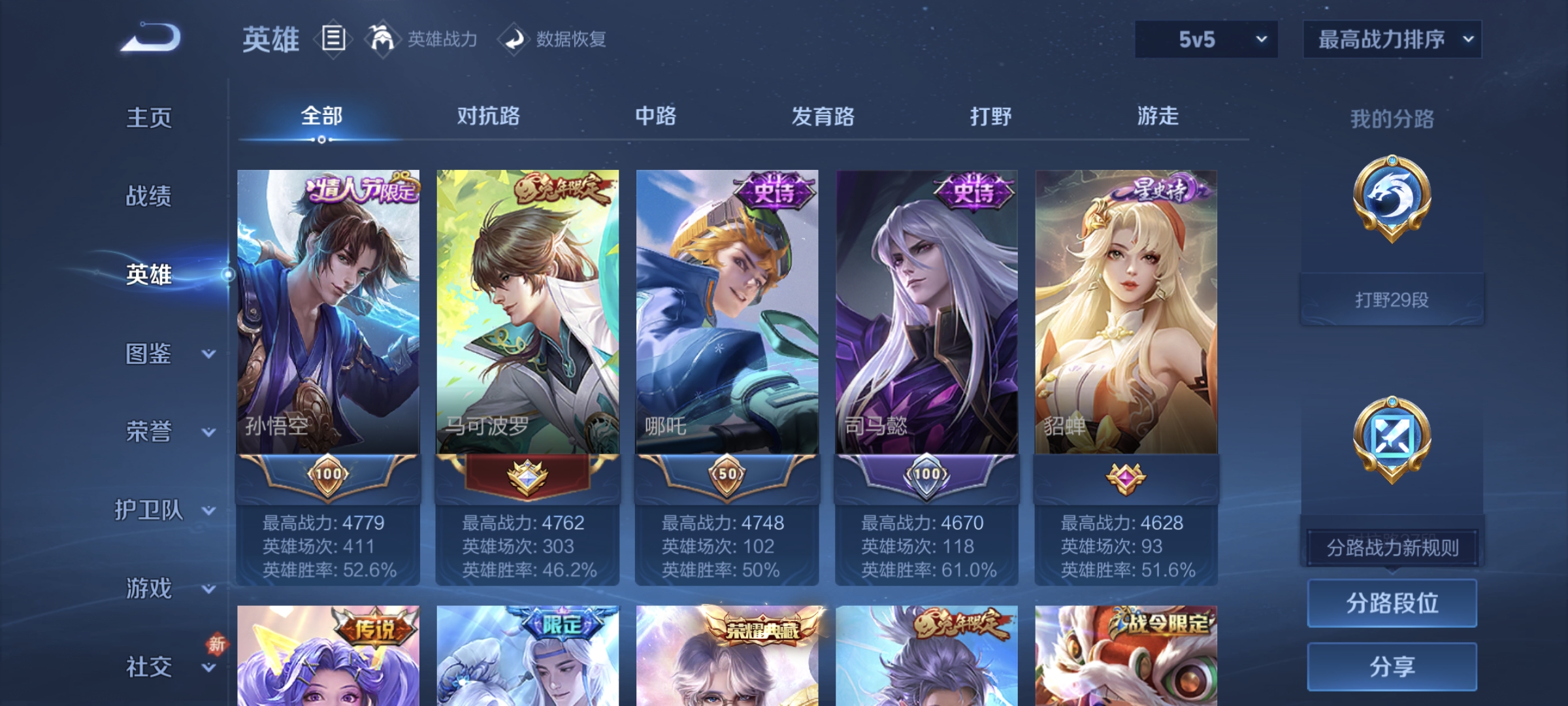Screen dimensions: 1568x706
Task: Open the 最高战力排序 sort dropdown
Action: coord(1392,39)
